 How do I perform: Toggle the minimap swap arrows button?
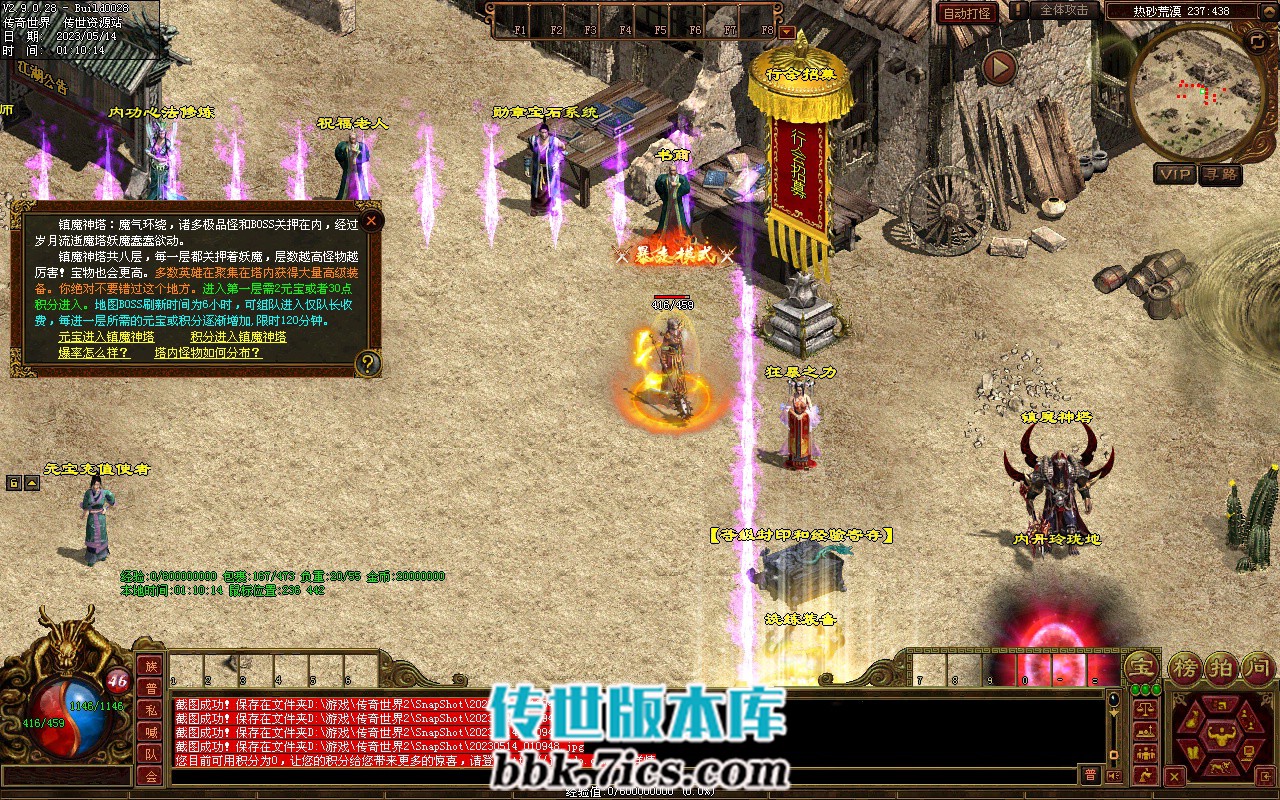(x=1257, y=41)
